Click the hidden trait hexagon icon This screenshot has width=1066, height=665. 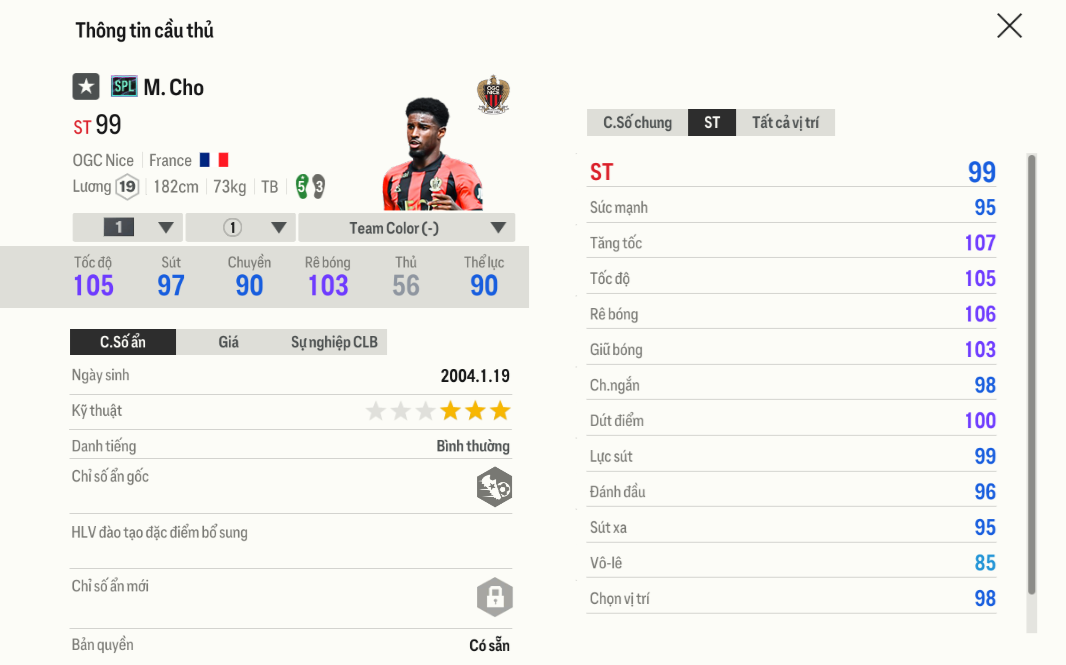pyautogui.click(x=494, y=487)
